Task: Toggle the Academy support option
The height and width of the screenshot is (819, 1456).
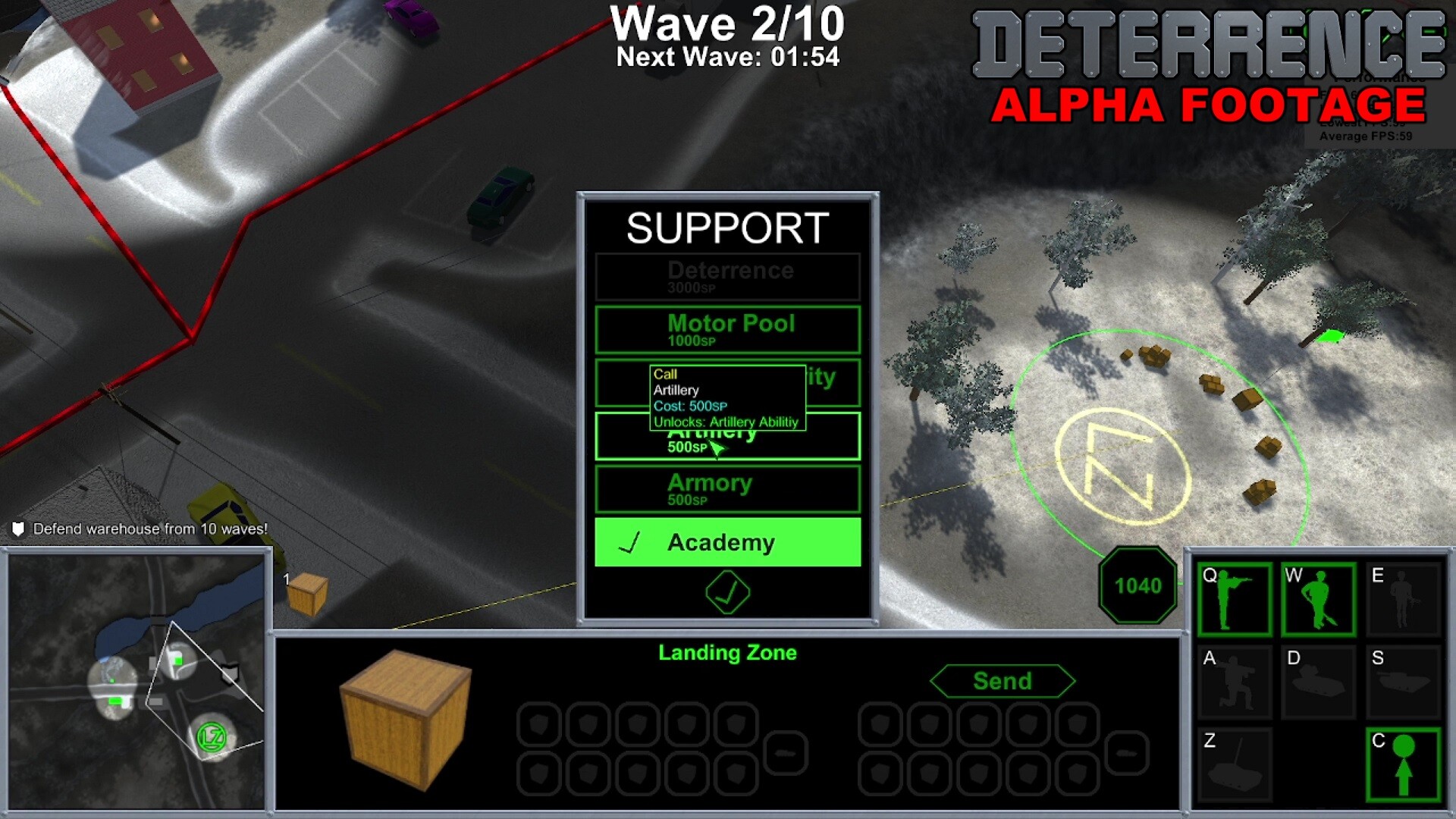Action: tap(726, 543)
